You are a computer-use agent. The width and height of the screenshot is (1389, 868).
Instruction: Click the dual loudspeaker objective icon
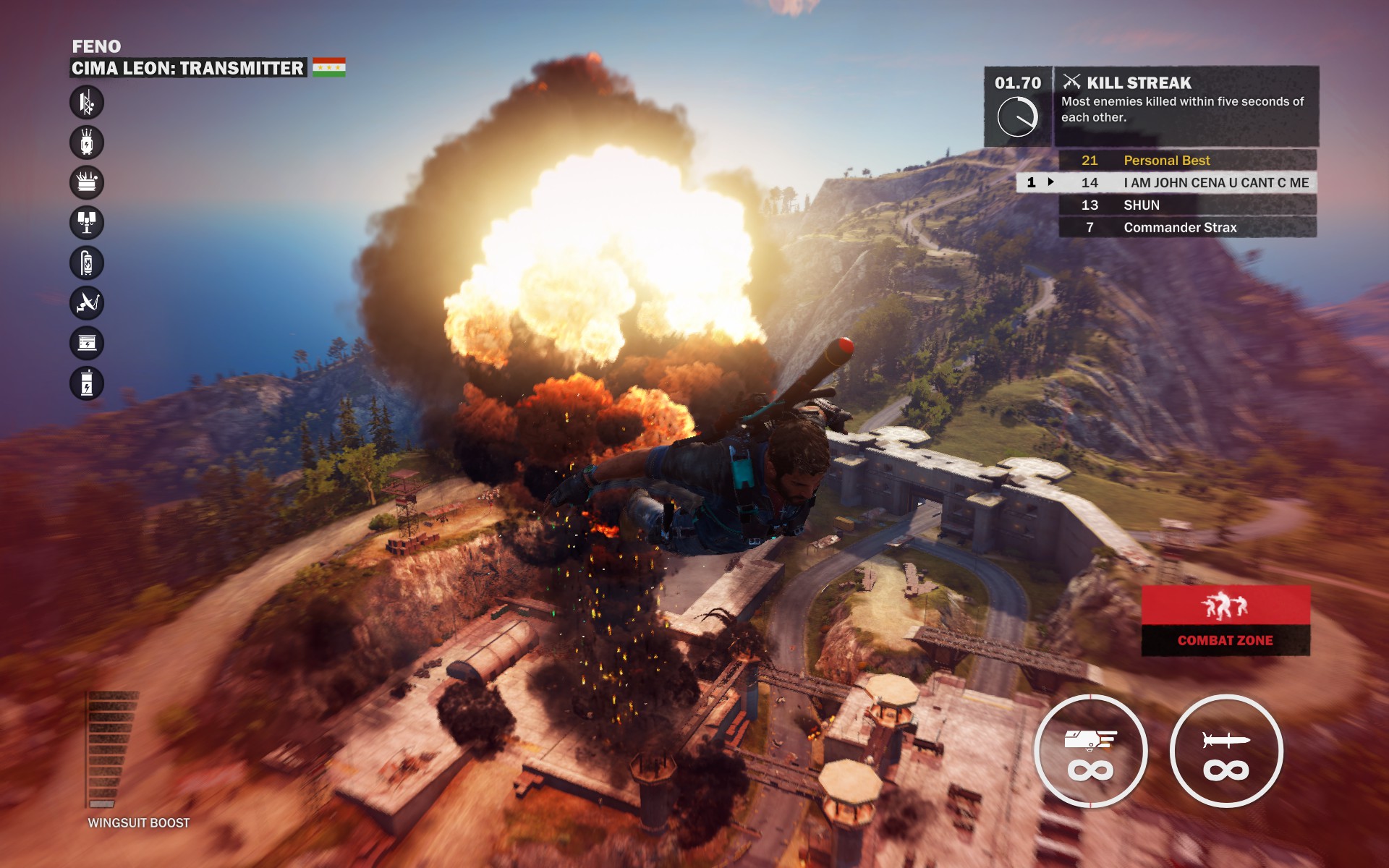click(87, 223)
